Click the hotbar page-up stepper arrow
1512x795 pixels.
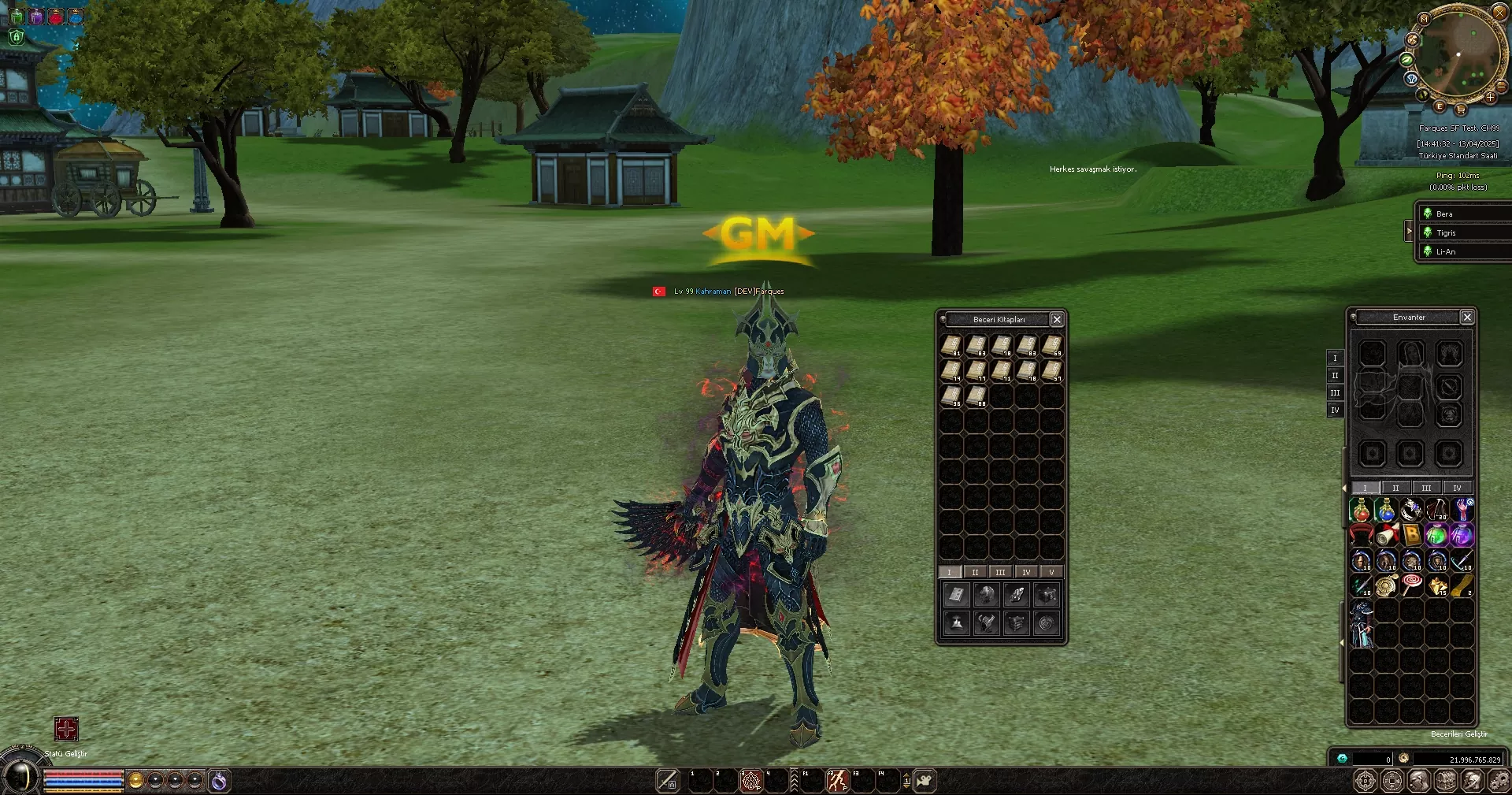tap(906, 775)
